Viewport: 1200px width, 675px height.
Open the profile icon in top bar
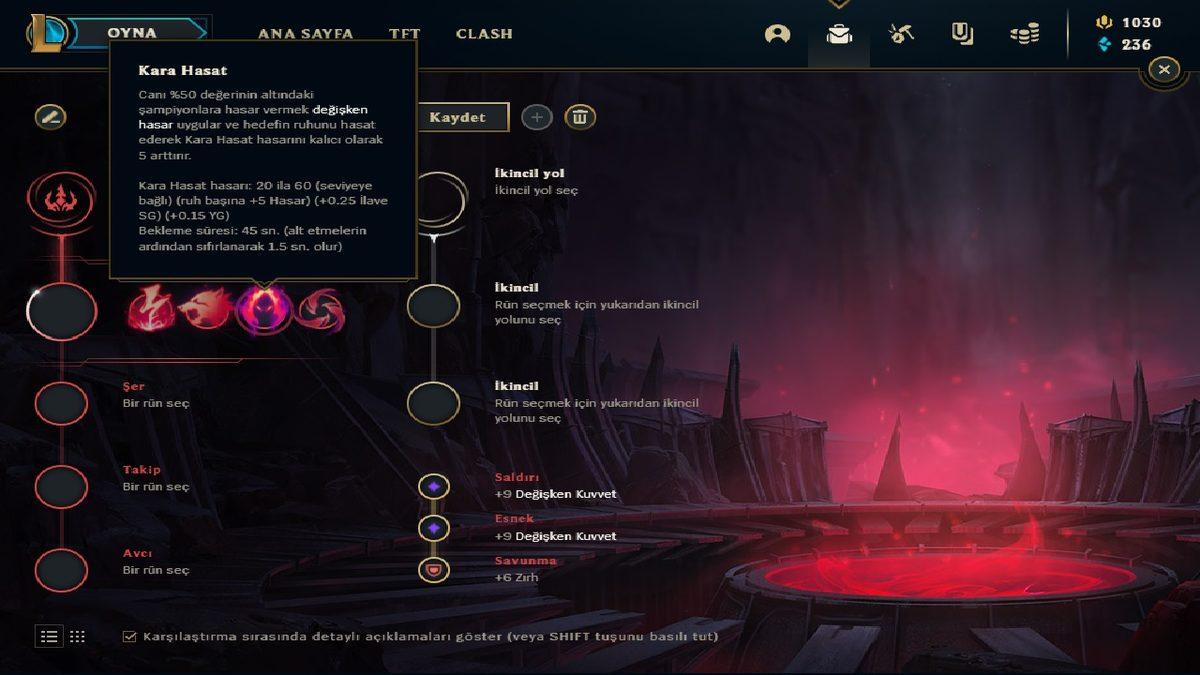(777, 34)
